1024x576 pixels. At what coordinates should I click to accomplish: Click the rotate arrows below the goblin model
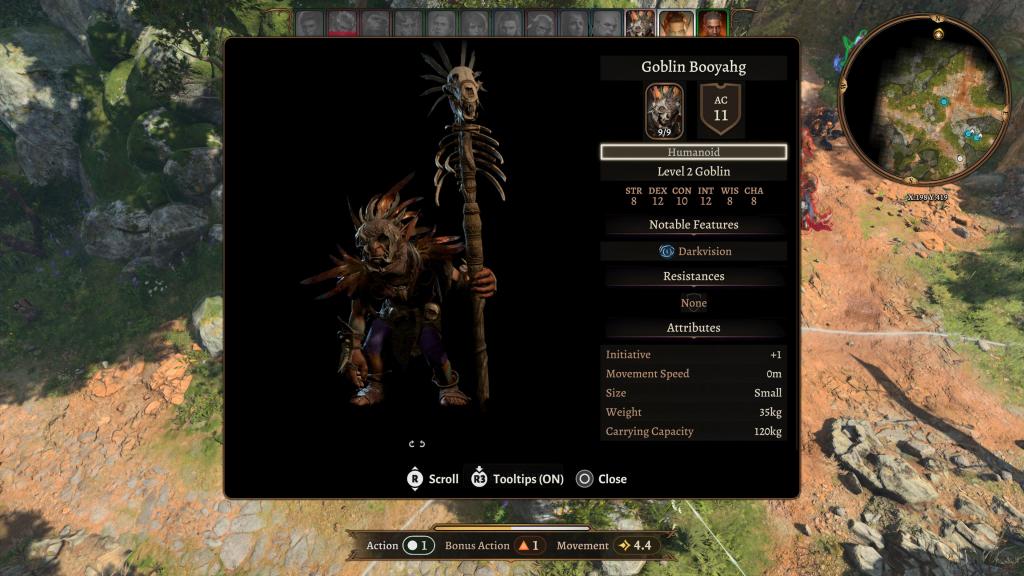point(417,444)
